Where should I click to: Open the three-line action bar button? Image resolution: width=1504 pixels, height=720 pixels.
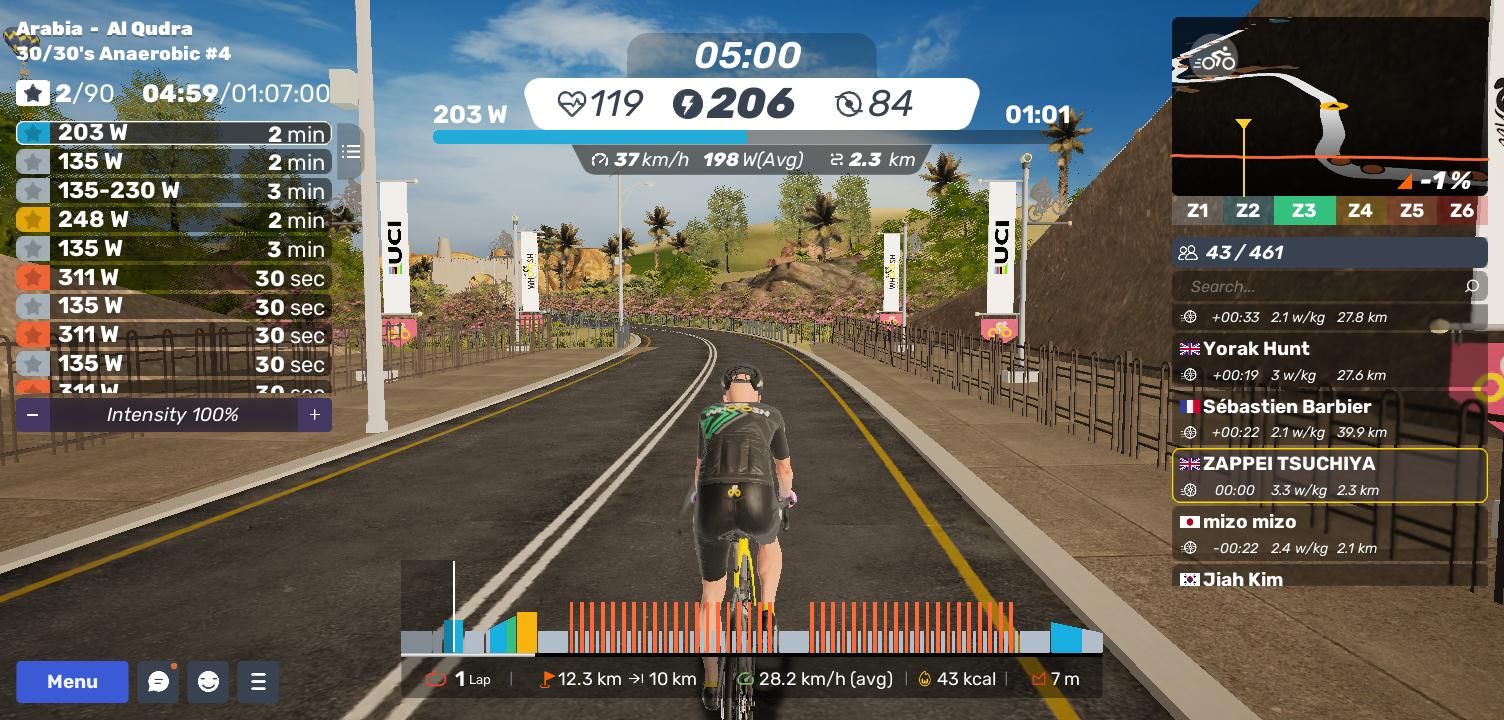pos(258,682)
